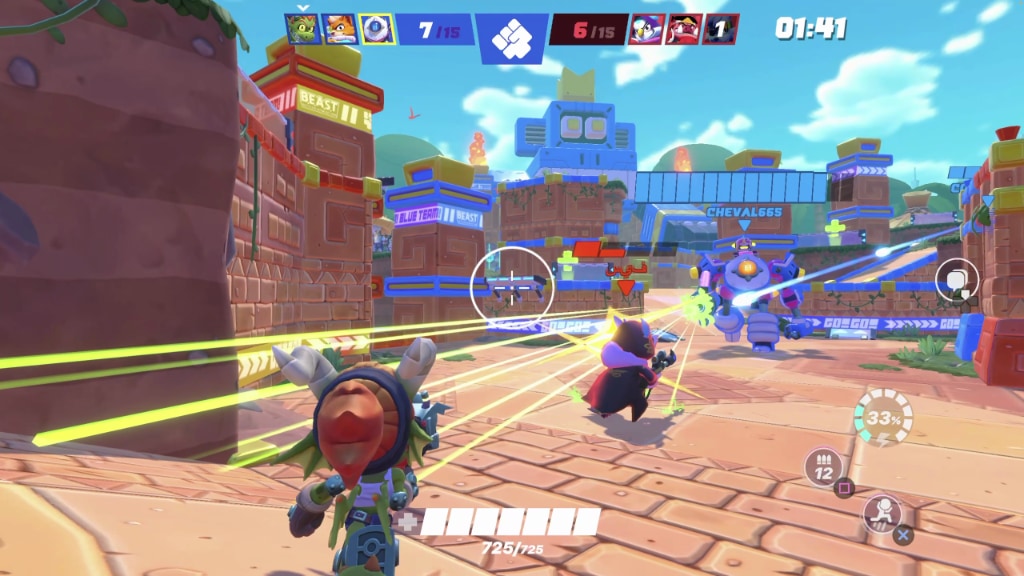
Task: Activate the 33% charged ultimate ability
Action: (883, 416)
